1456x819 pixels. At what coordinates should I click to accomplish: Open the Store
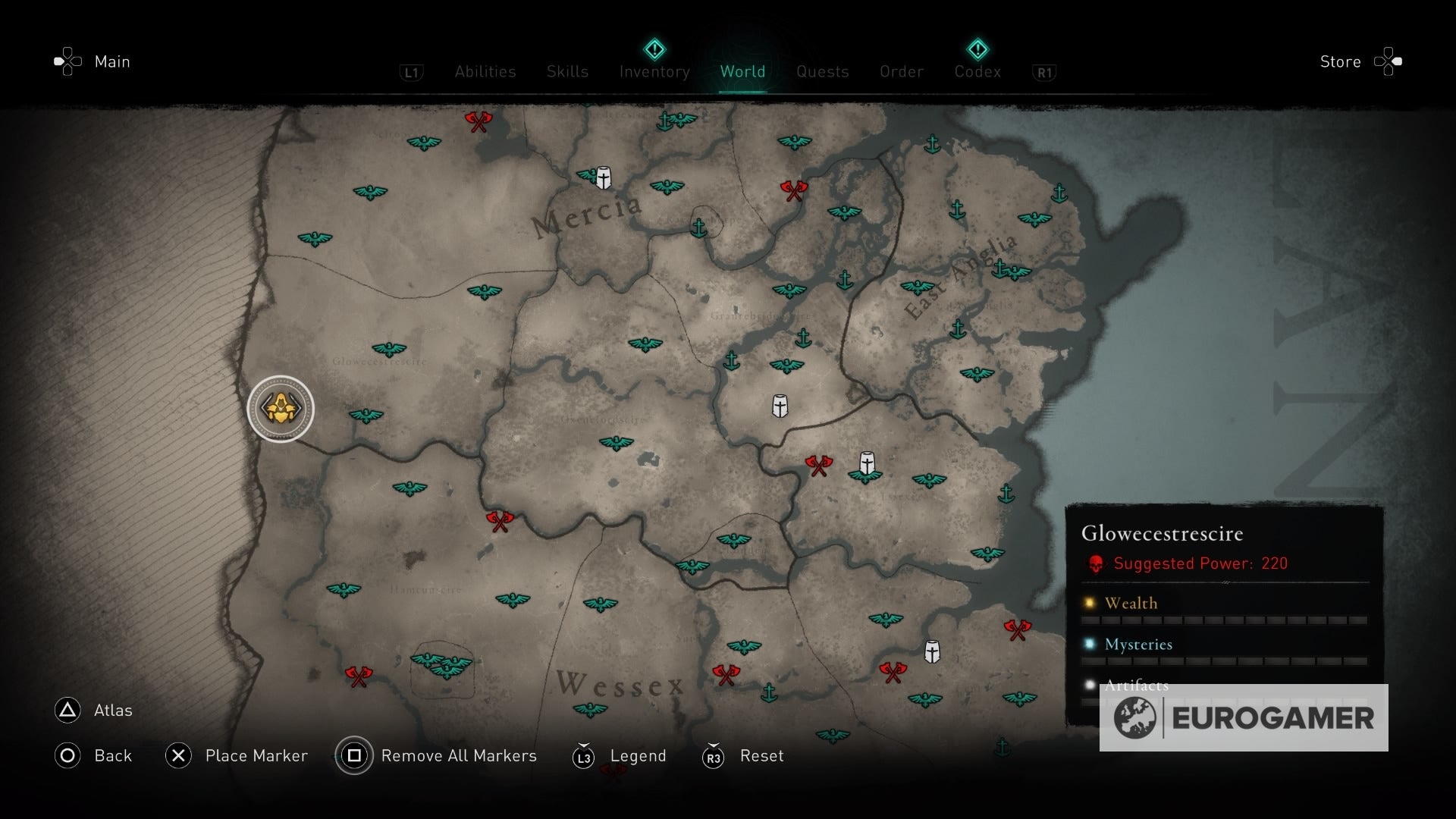[x=1340, y=62]
